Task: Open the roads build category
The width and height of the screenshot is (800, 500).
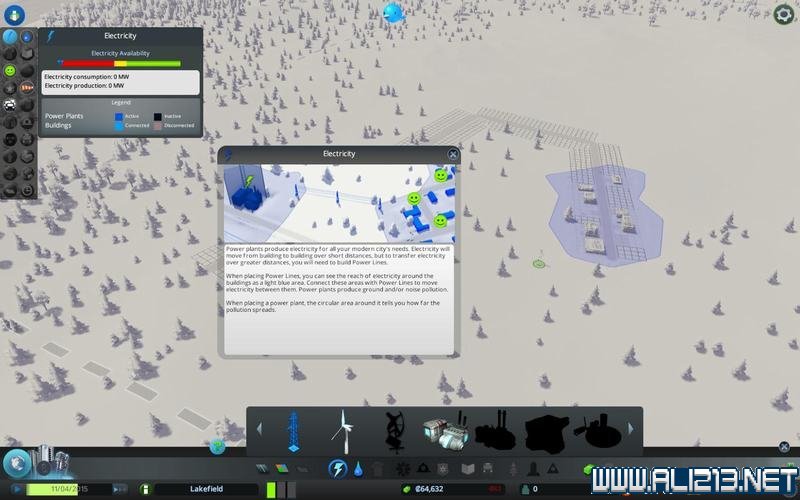Action: click(262, 468)
